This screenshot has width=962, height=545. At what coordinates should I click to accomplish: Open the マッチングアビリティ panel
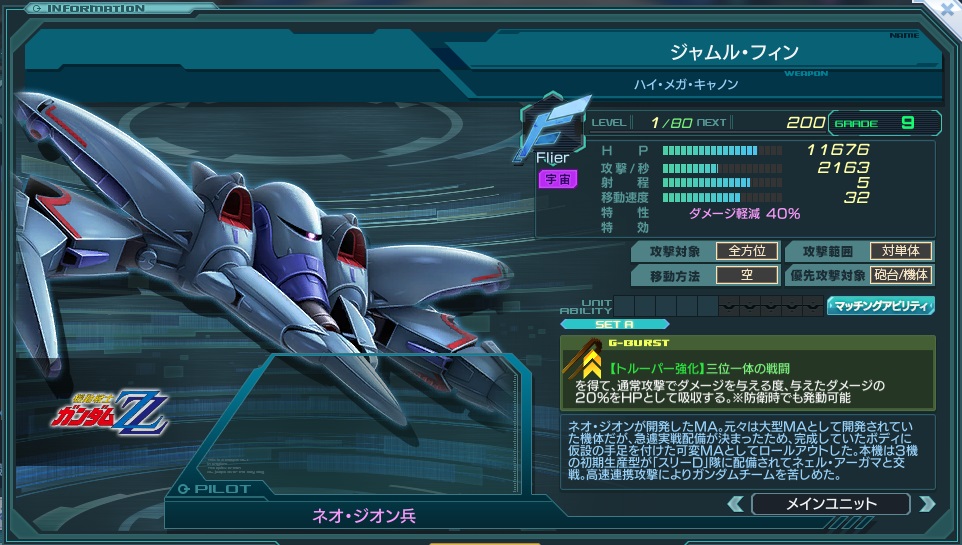click(881, 306)
